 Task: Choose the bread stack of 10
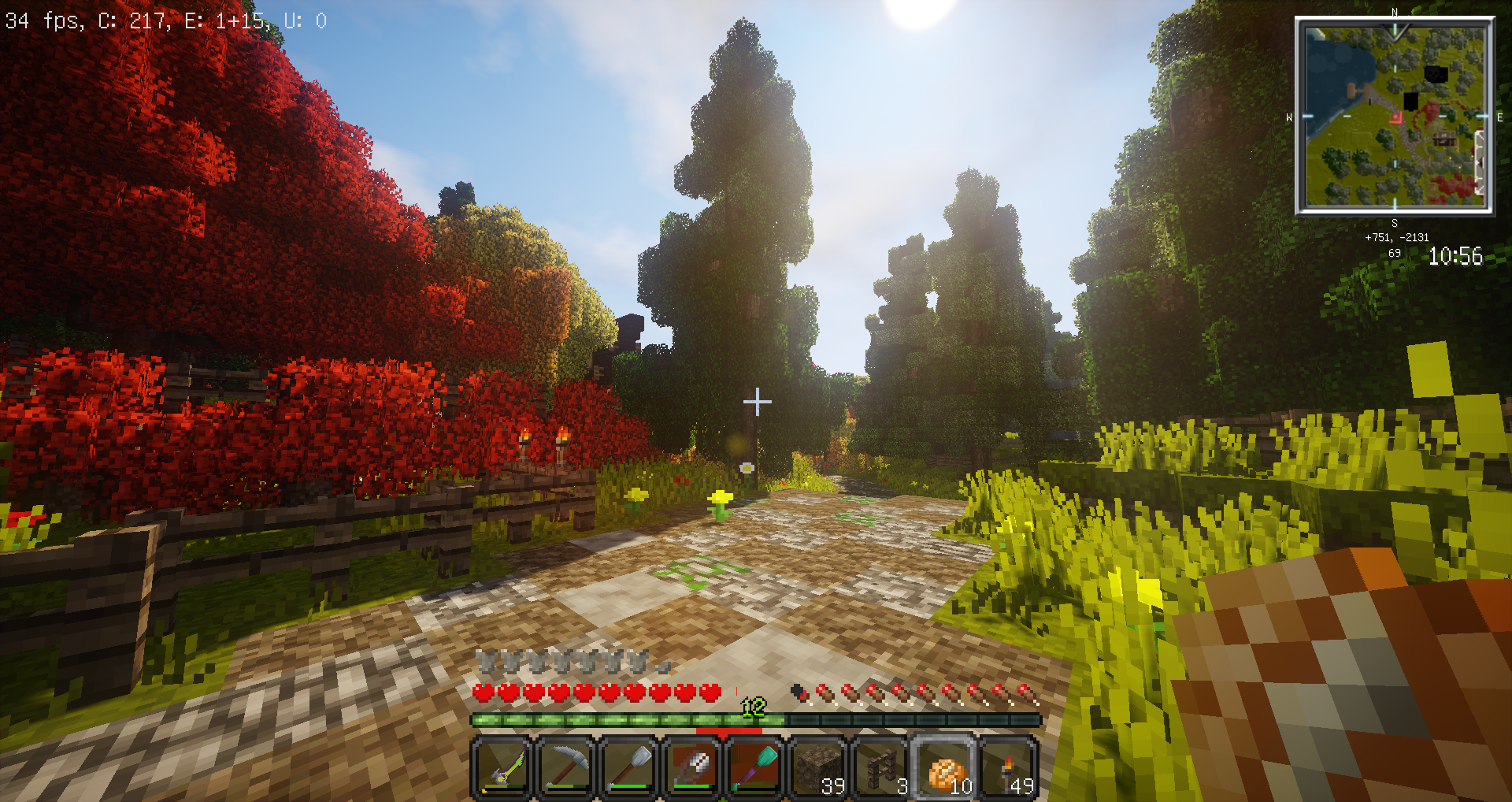coord(944,767)
